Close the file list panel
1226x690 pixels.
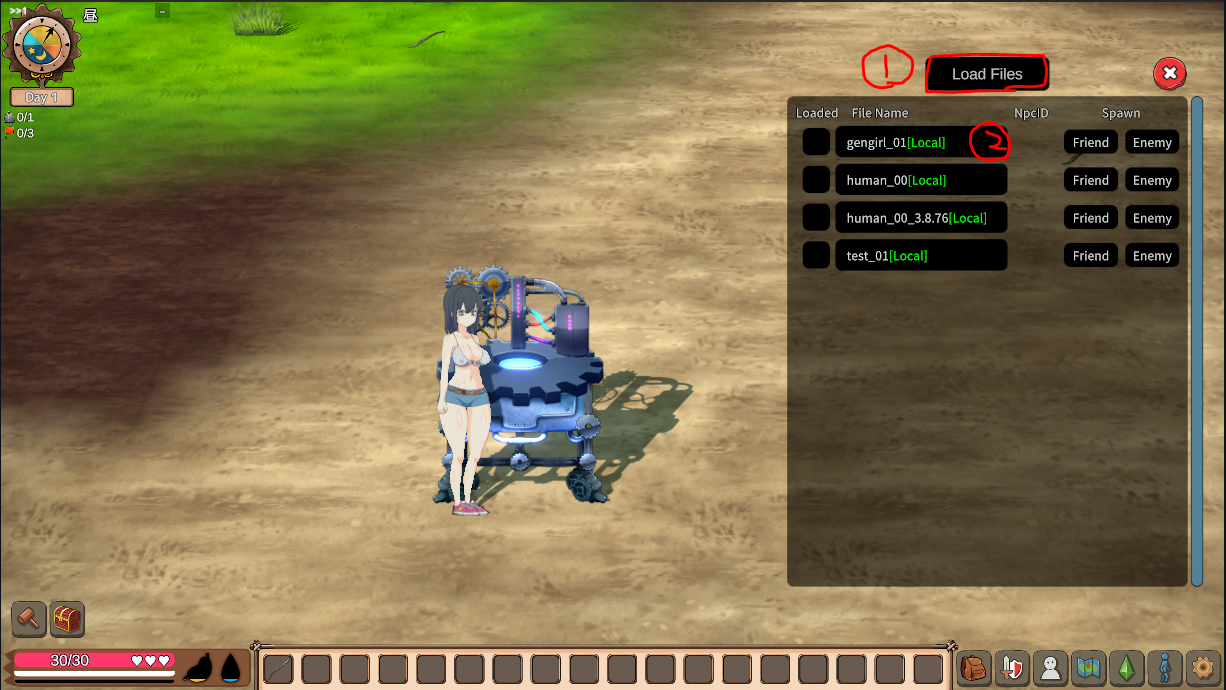pyautogui.click(x=1169, y=73)
